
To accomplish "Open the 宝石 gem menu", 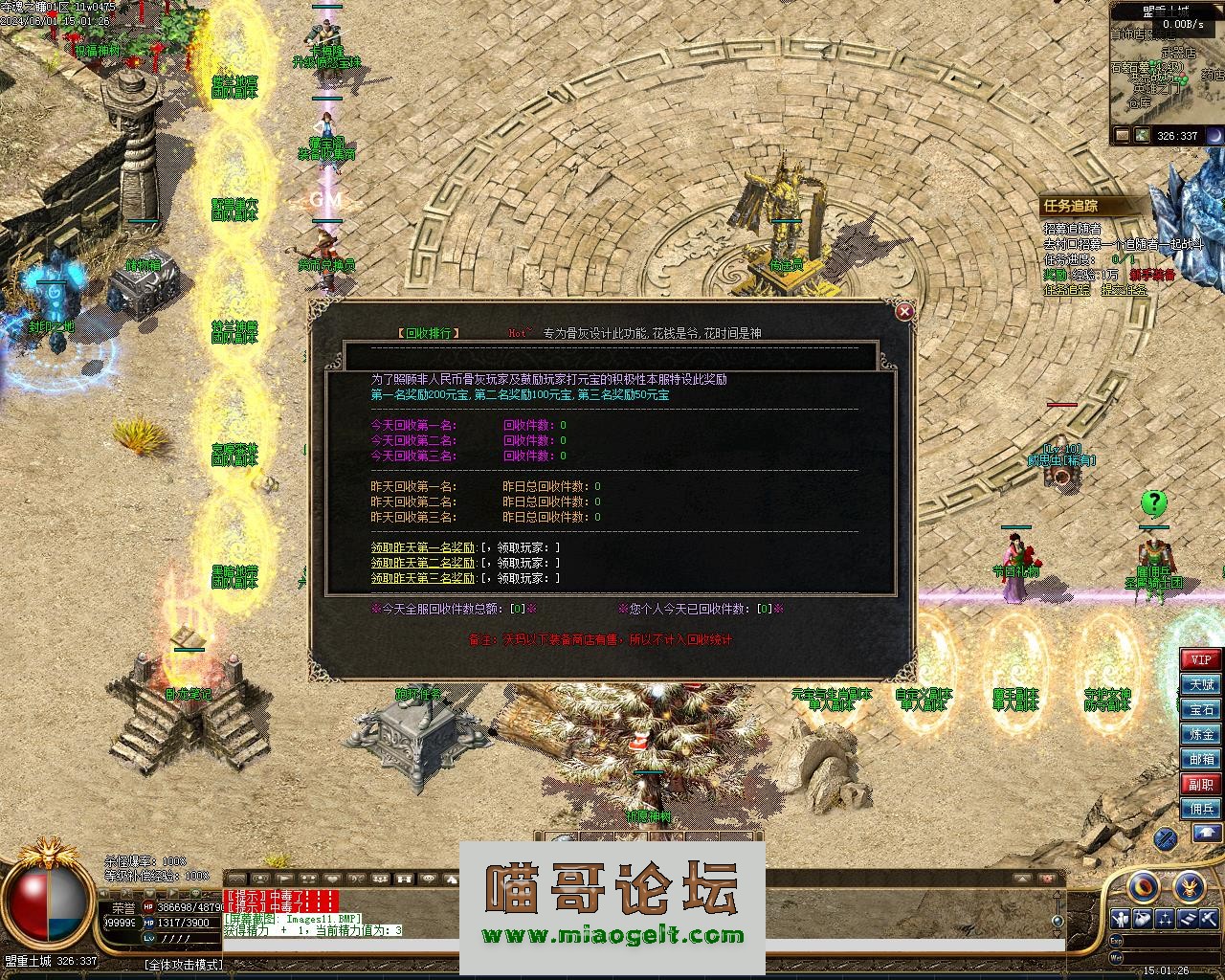I will (1201, 709).
